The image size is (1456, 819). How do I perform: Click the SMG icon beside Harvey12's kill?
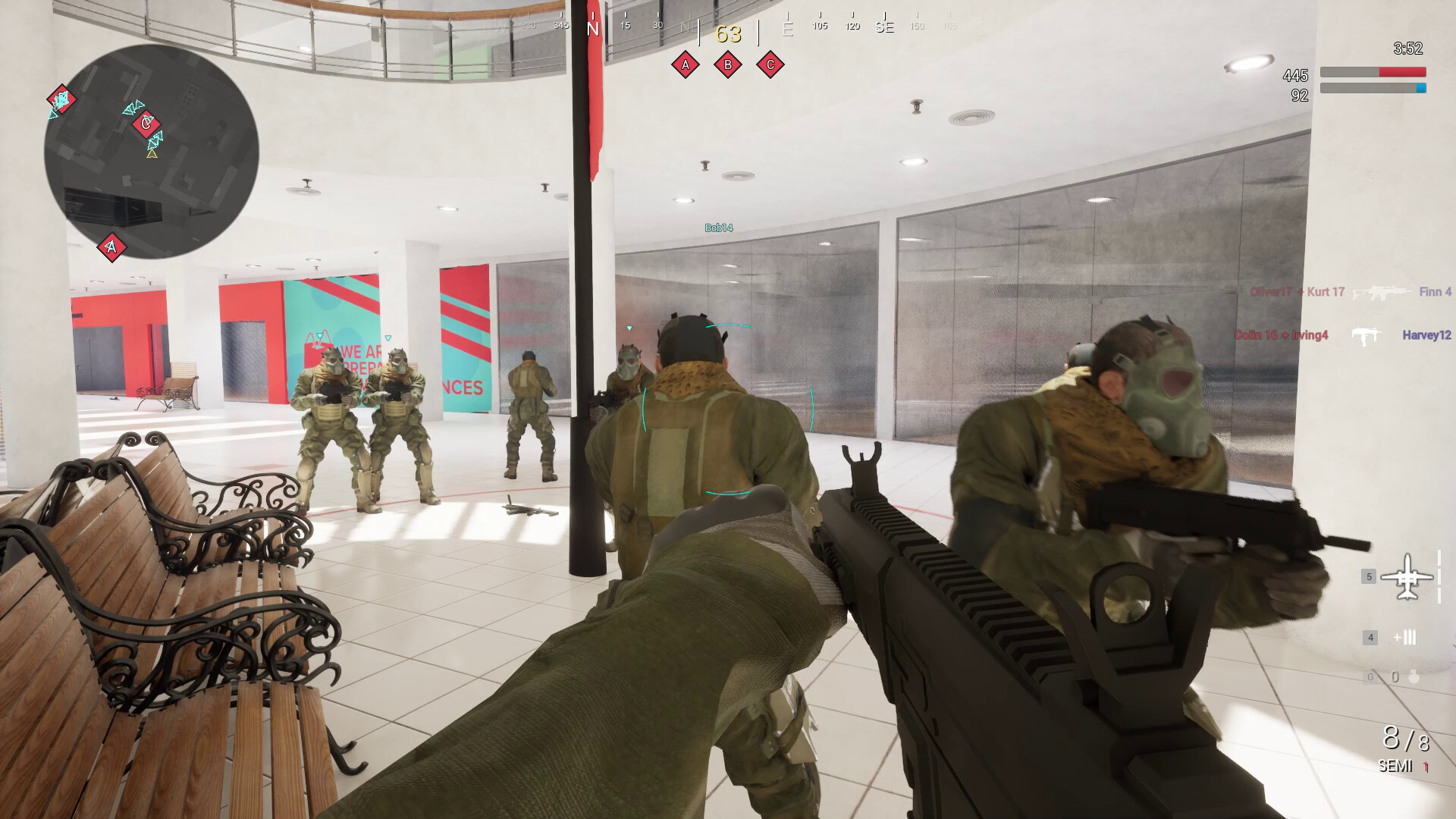click(1365, 334)
